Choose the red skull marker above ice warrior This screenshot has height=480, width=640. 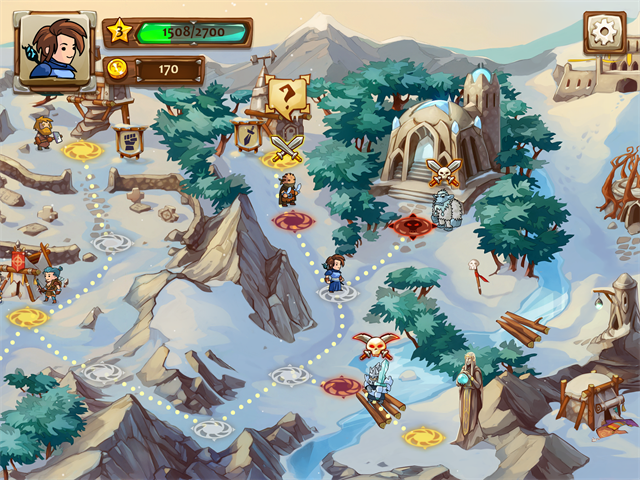(x=375, y=346)
